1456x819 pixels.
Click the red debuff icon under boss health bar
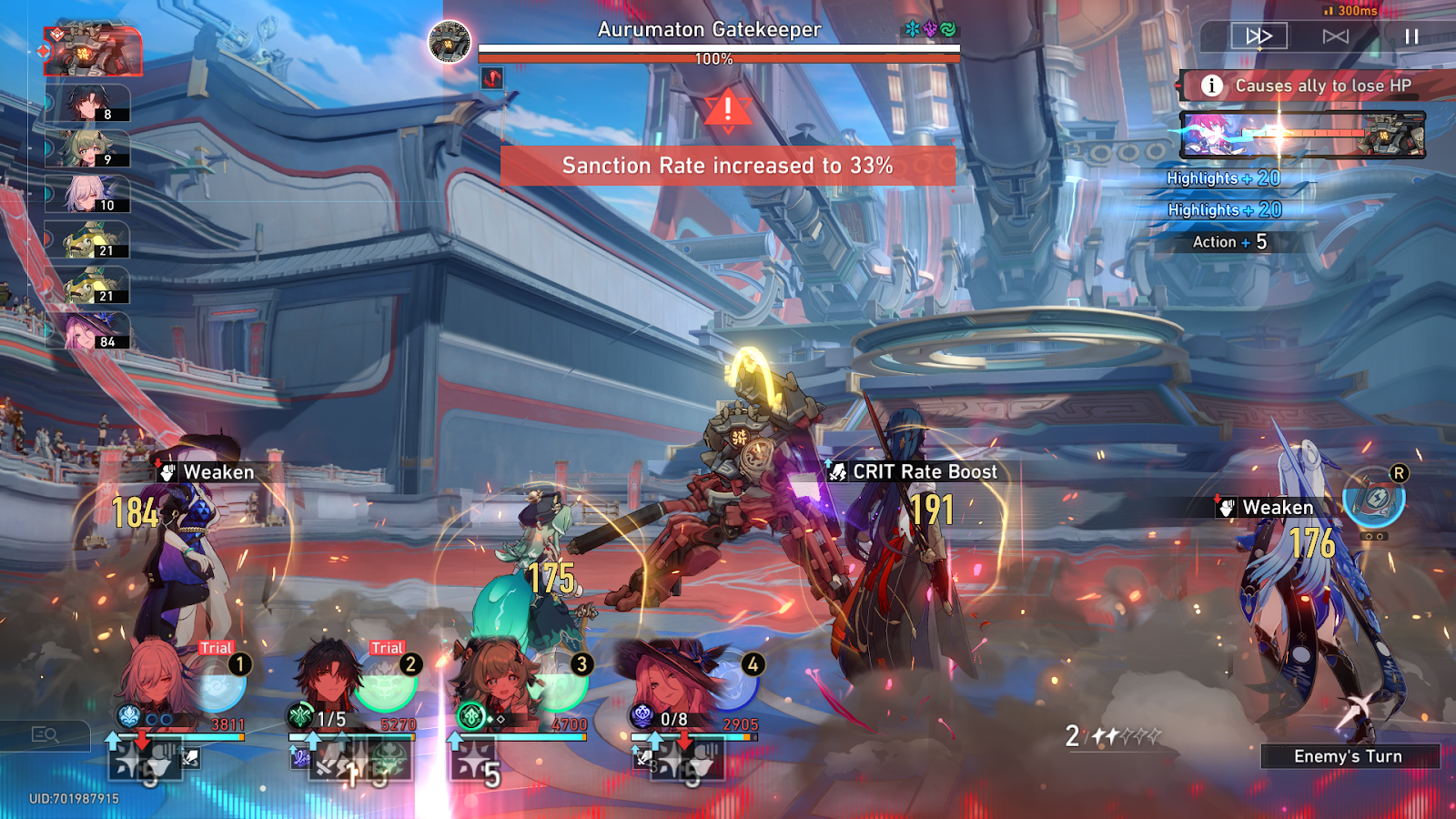492,78
